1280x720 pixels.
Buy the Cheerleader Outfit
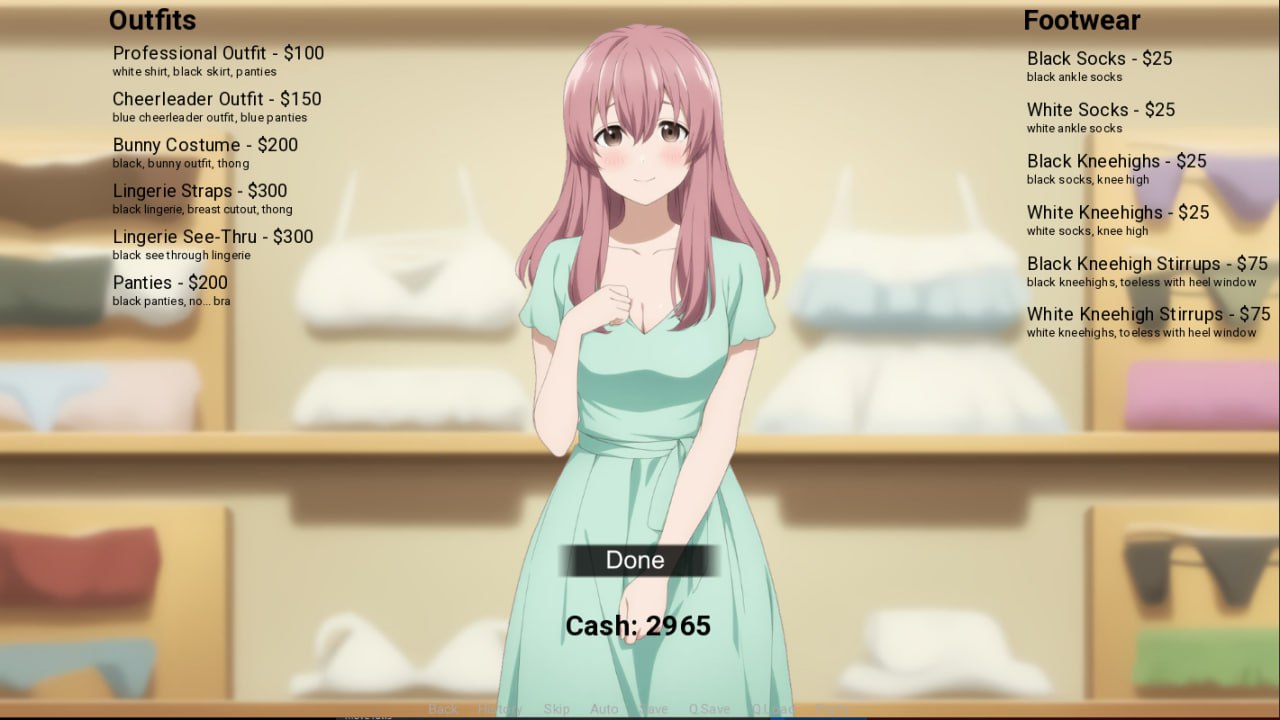tap(218, 99)
